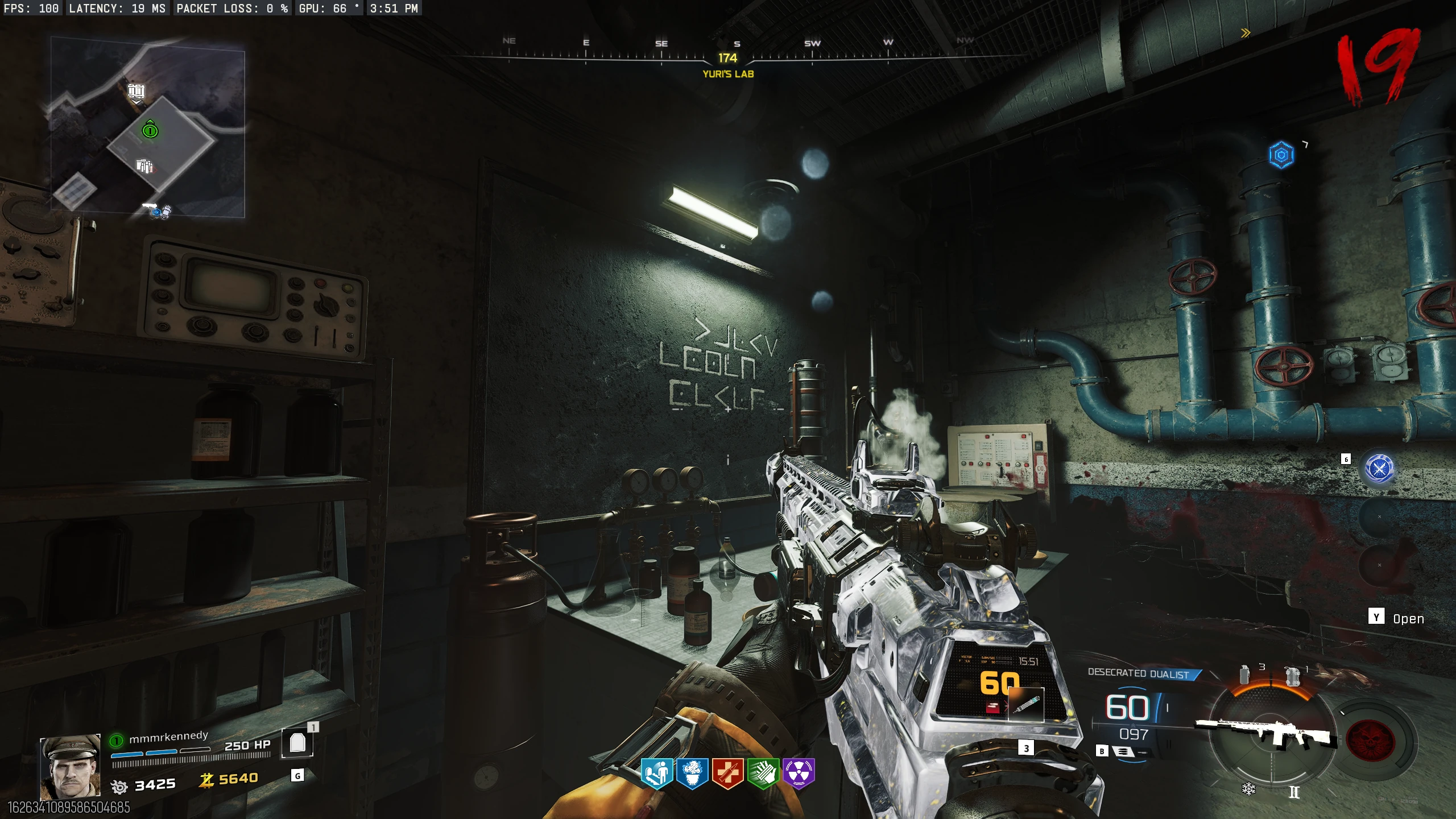Screen dimensions: 1456x819
Task: Select the dark-blue steaming cup perk
Action: click(x=692, y=773)
